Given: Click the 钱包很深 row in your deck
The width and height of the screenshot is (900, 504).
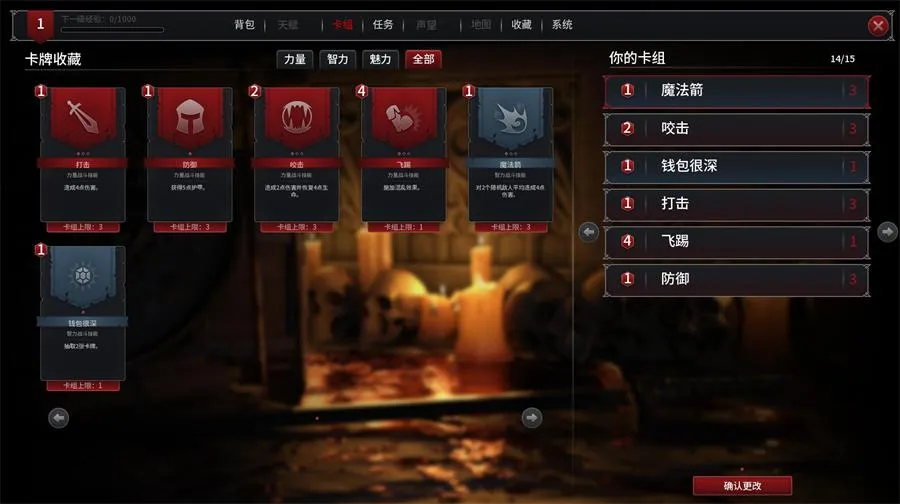Looking at the screenshot, I should click(x=736, y=166).
